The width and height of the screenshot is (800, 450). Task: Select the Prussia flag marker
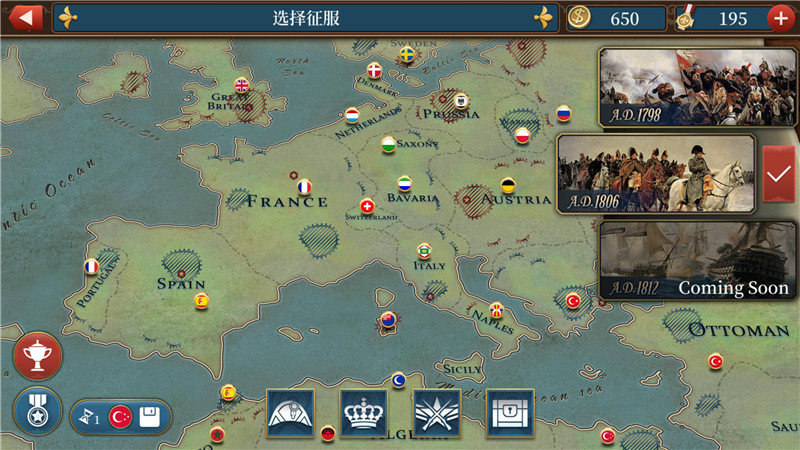tap(461, 100)
